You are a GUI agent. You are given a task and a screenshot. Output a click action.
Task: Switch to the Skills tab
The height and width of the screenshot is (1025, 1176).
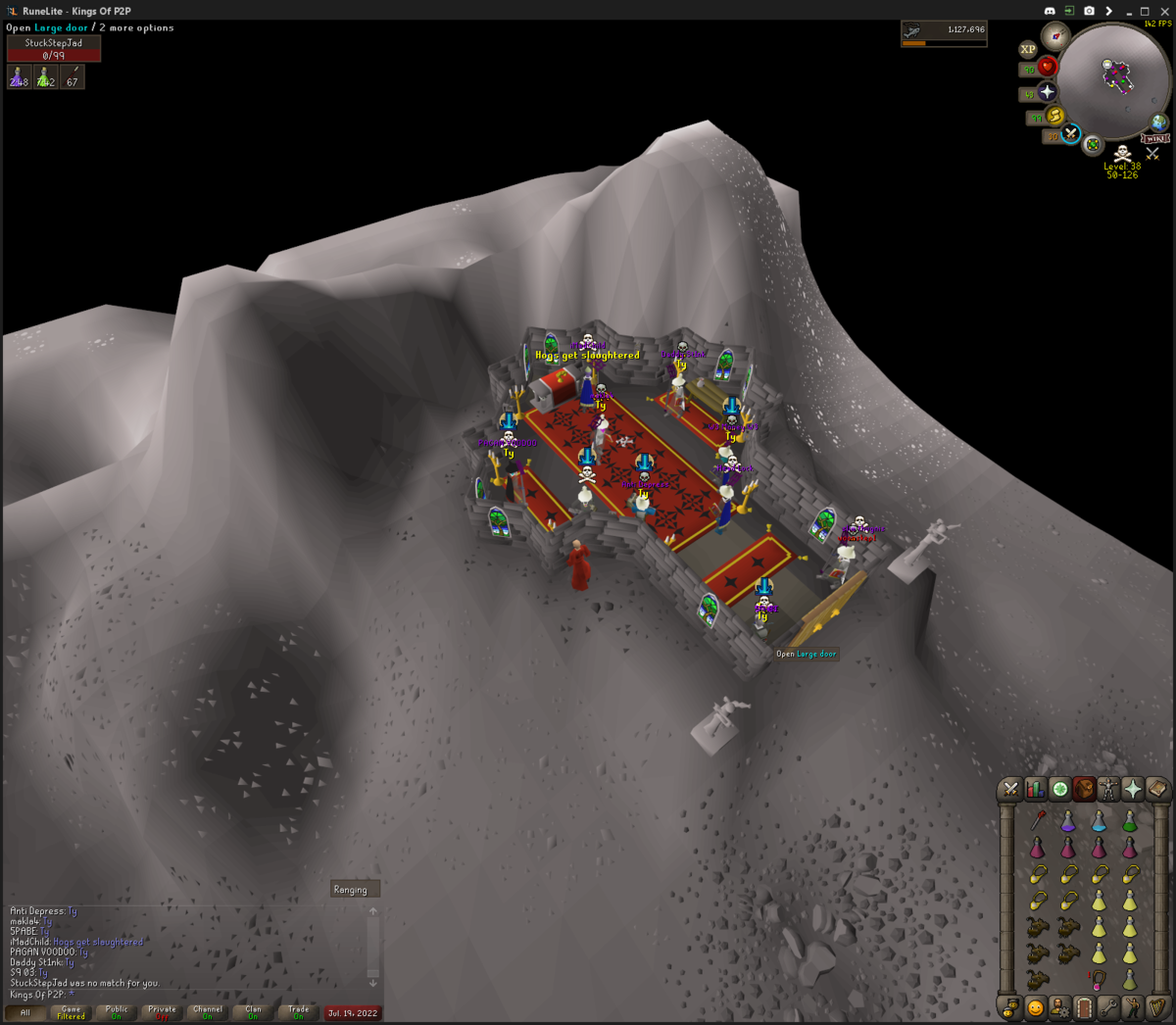point(1035,789)
